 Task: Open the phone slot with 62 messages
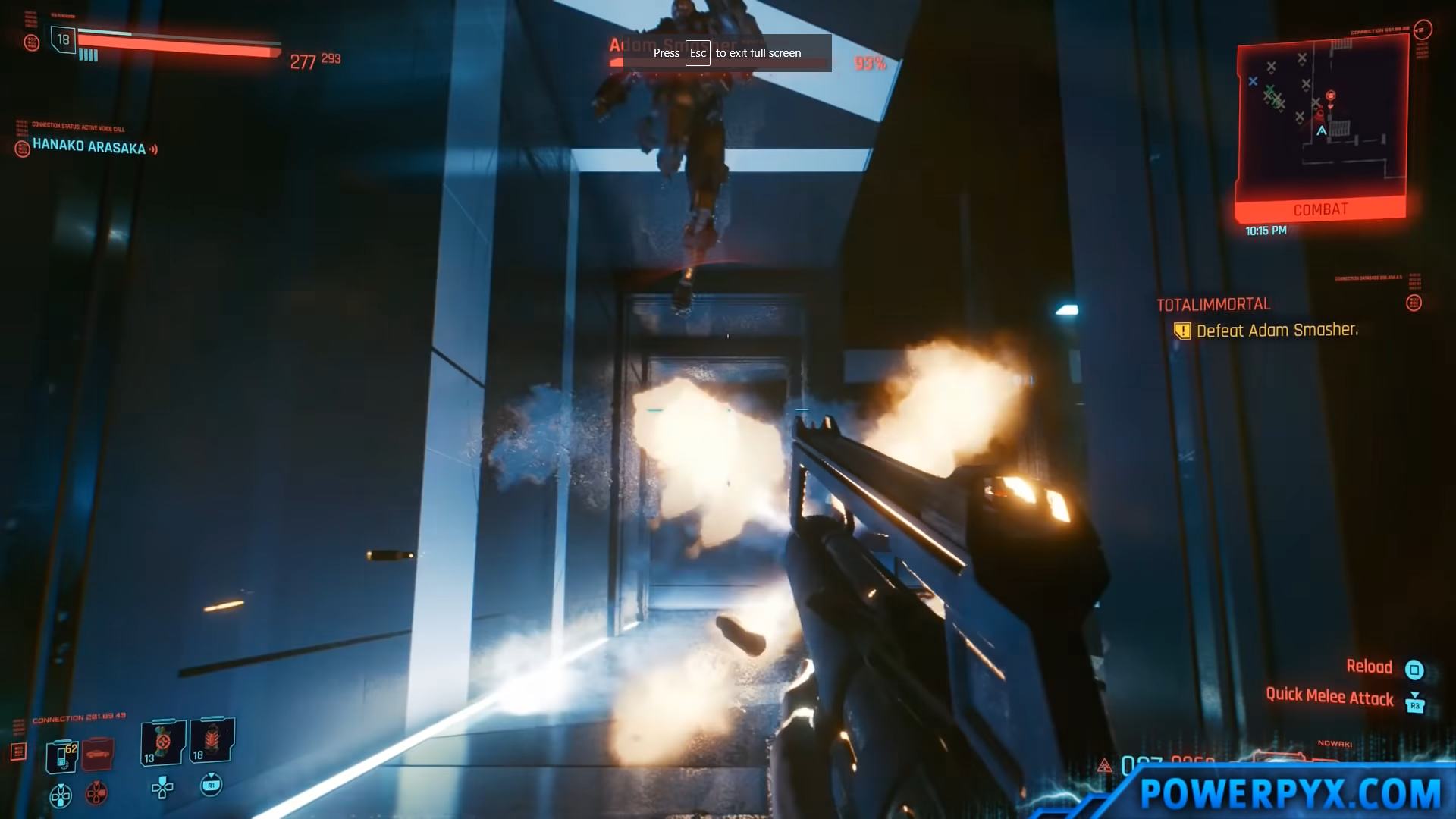(62, 755)
